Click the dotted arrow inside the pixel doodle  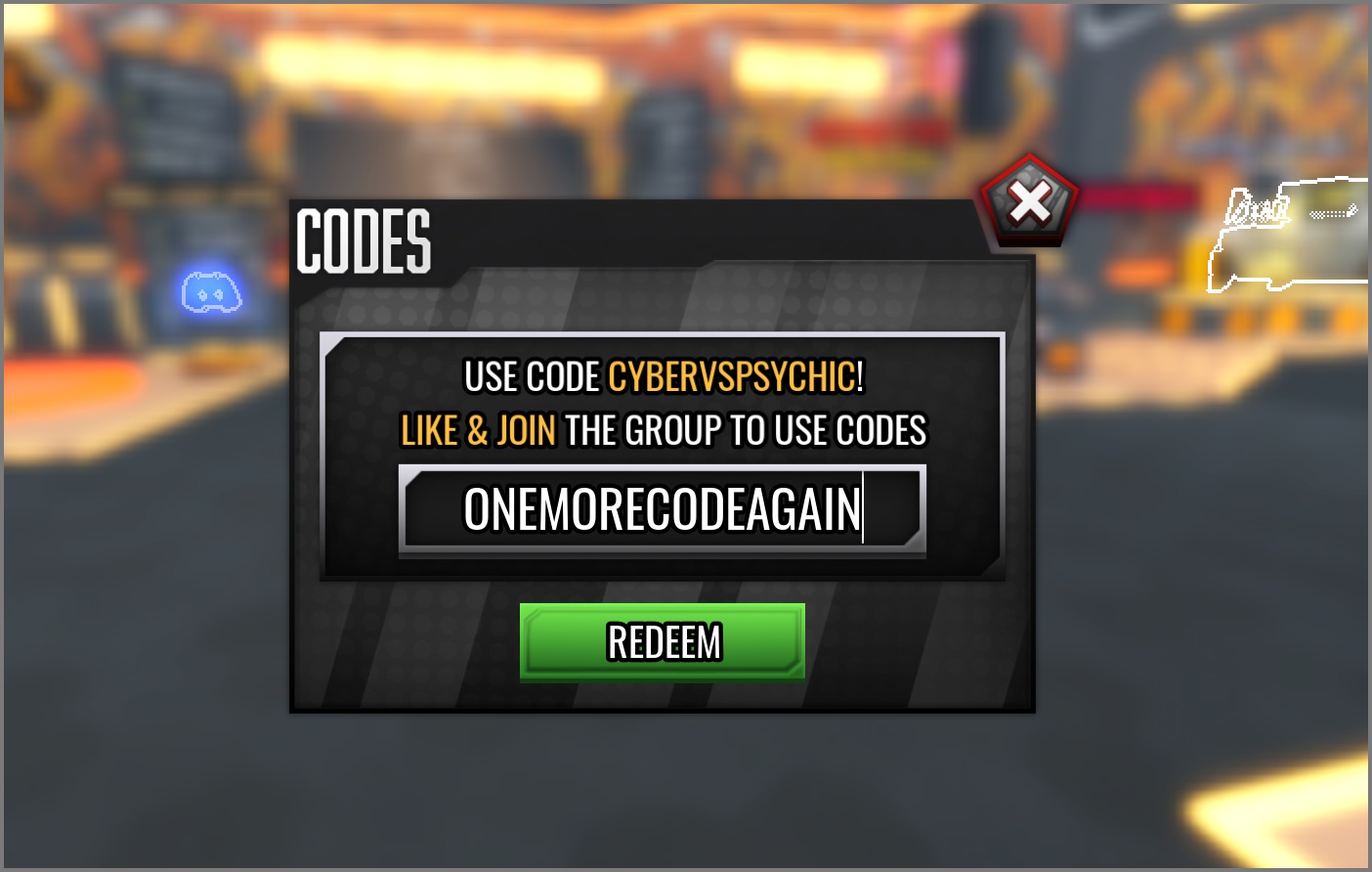click(x=1332, y=211)
